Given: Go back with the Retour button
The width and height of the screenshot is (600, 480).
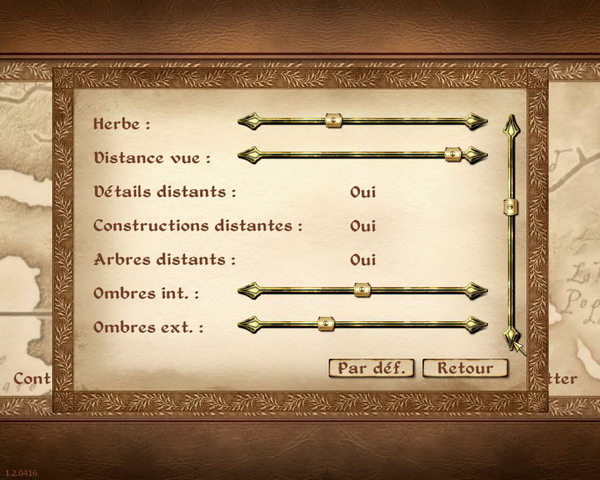Looking at the screenshot, I should tap(465, 367).
